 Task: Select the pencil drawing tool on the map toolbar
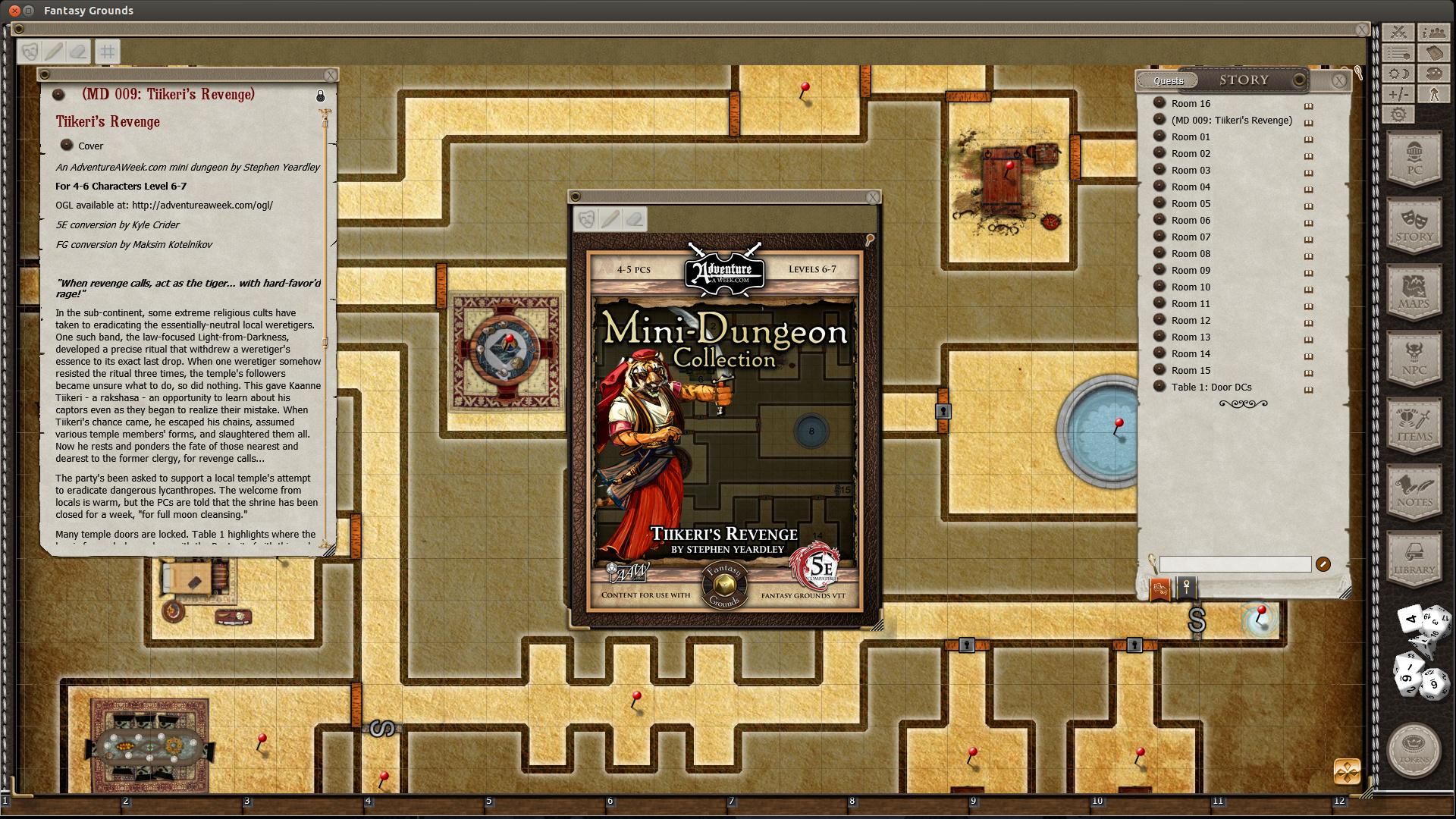[x=53, y=51]
